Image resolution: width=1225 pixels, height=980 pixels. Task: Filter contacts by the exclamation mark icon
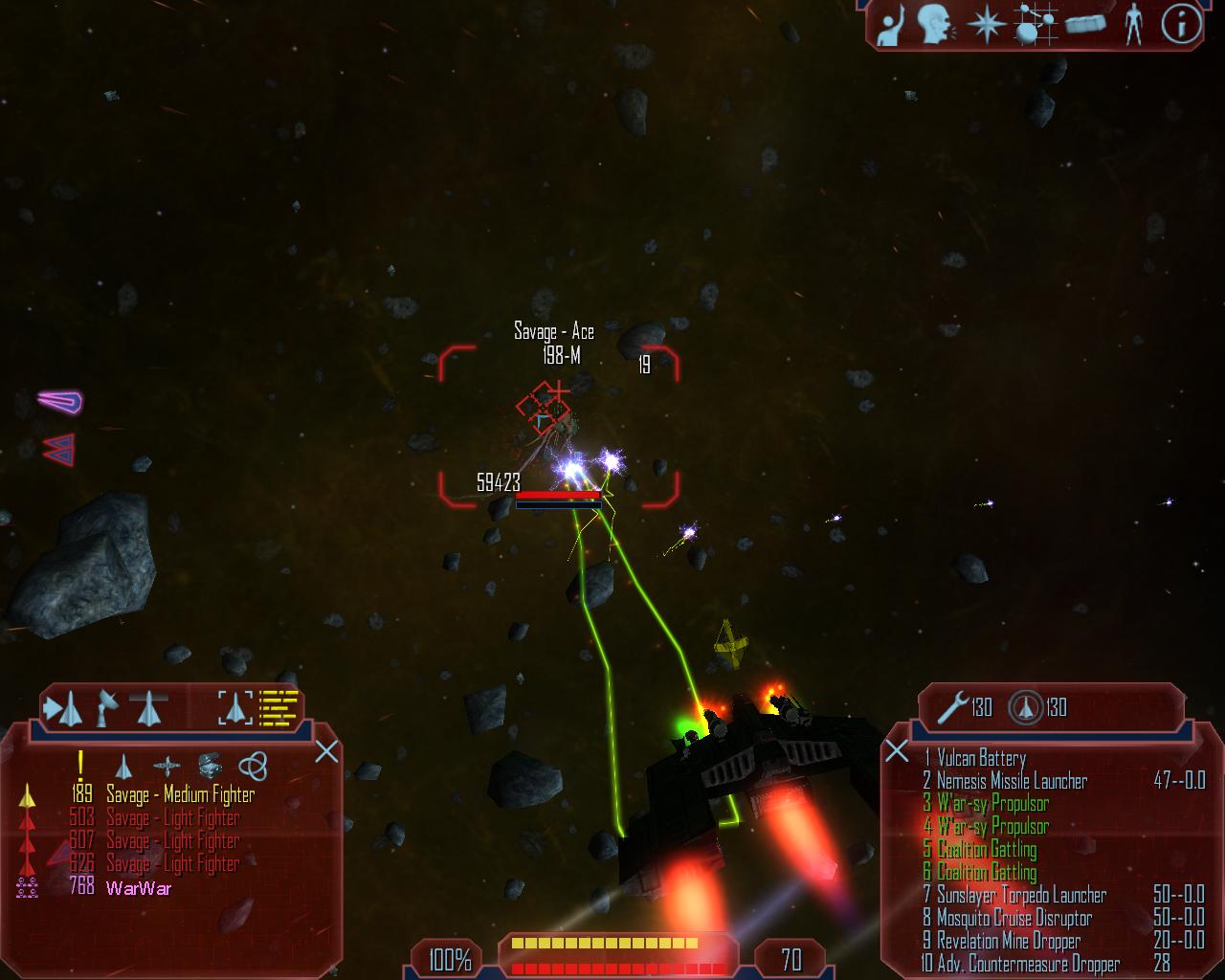coord(81,765)
